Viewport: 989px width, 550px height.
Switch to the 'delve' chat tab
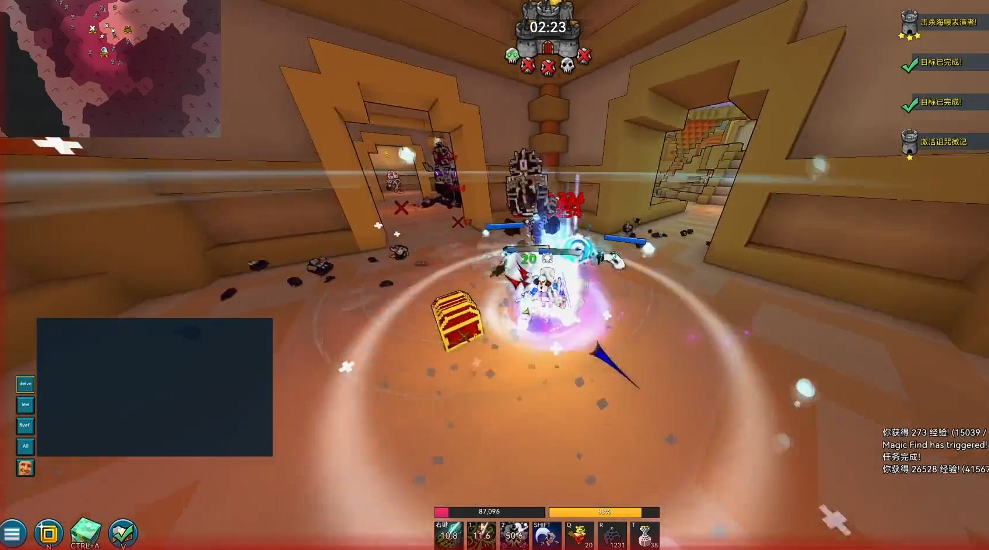(x=25, y=384)
